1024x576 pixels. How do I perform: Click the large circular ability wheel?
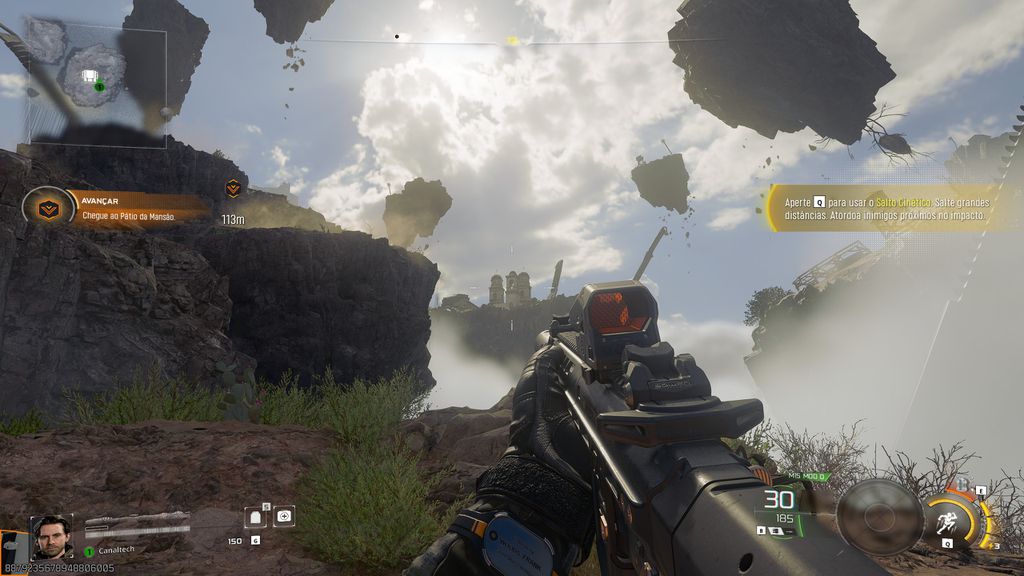(879, 516)
